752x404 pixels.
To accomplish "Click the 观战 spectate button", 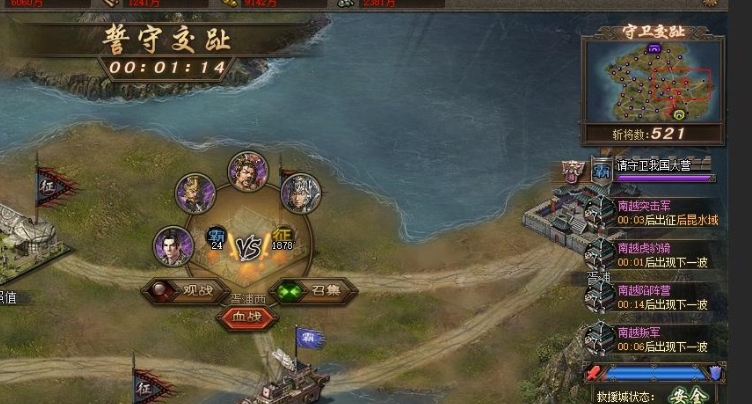I will tap(180, 291).
